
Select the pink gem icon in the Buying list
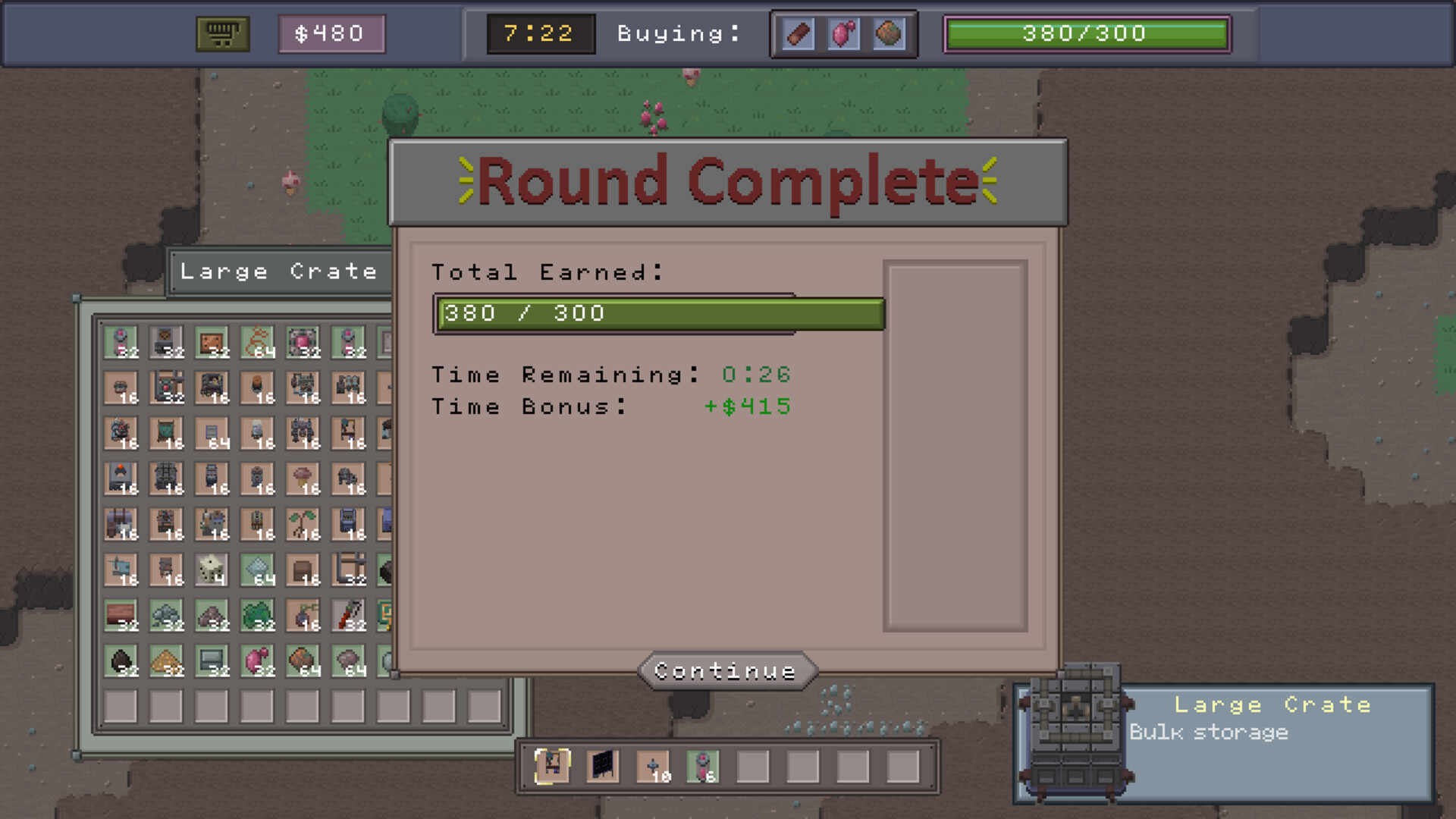click(x=842, y=33)
